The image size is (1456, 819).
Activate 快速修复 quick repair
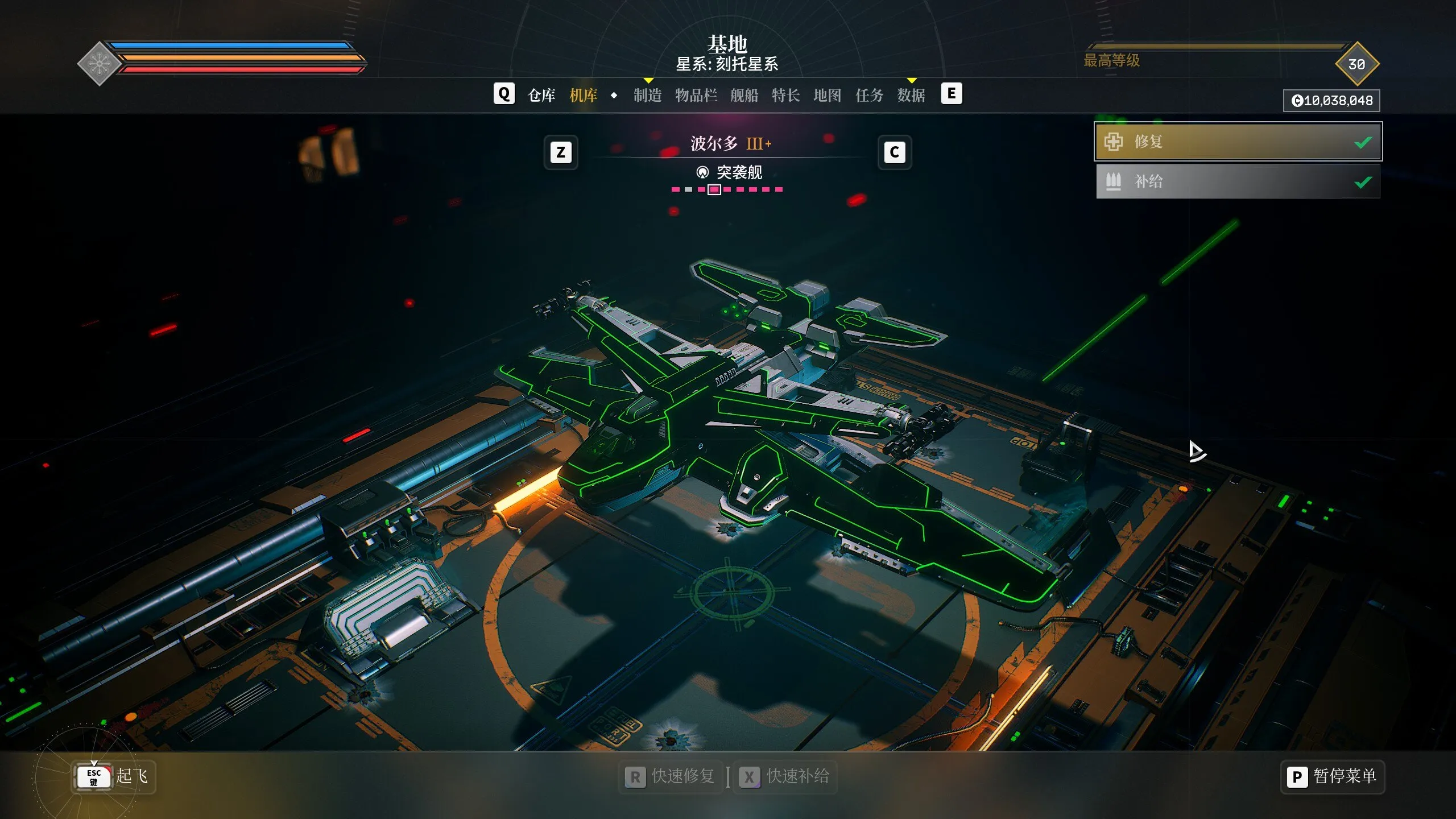(x=671, y=776)
